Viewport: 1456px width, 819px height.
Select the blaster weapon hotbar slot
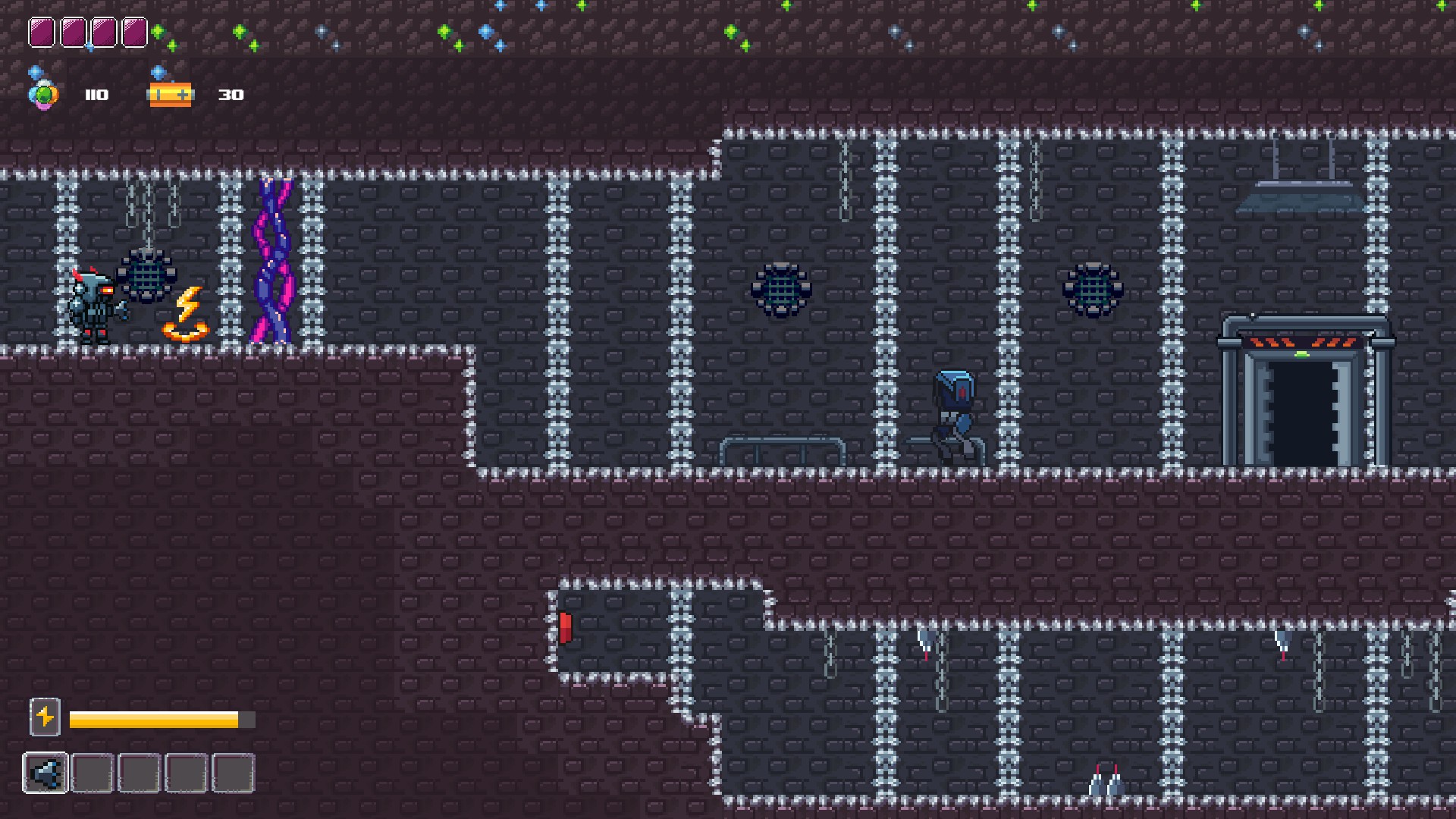point(45,773)
